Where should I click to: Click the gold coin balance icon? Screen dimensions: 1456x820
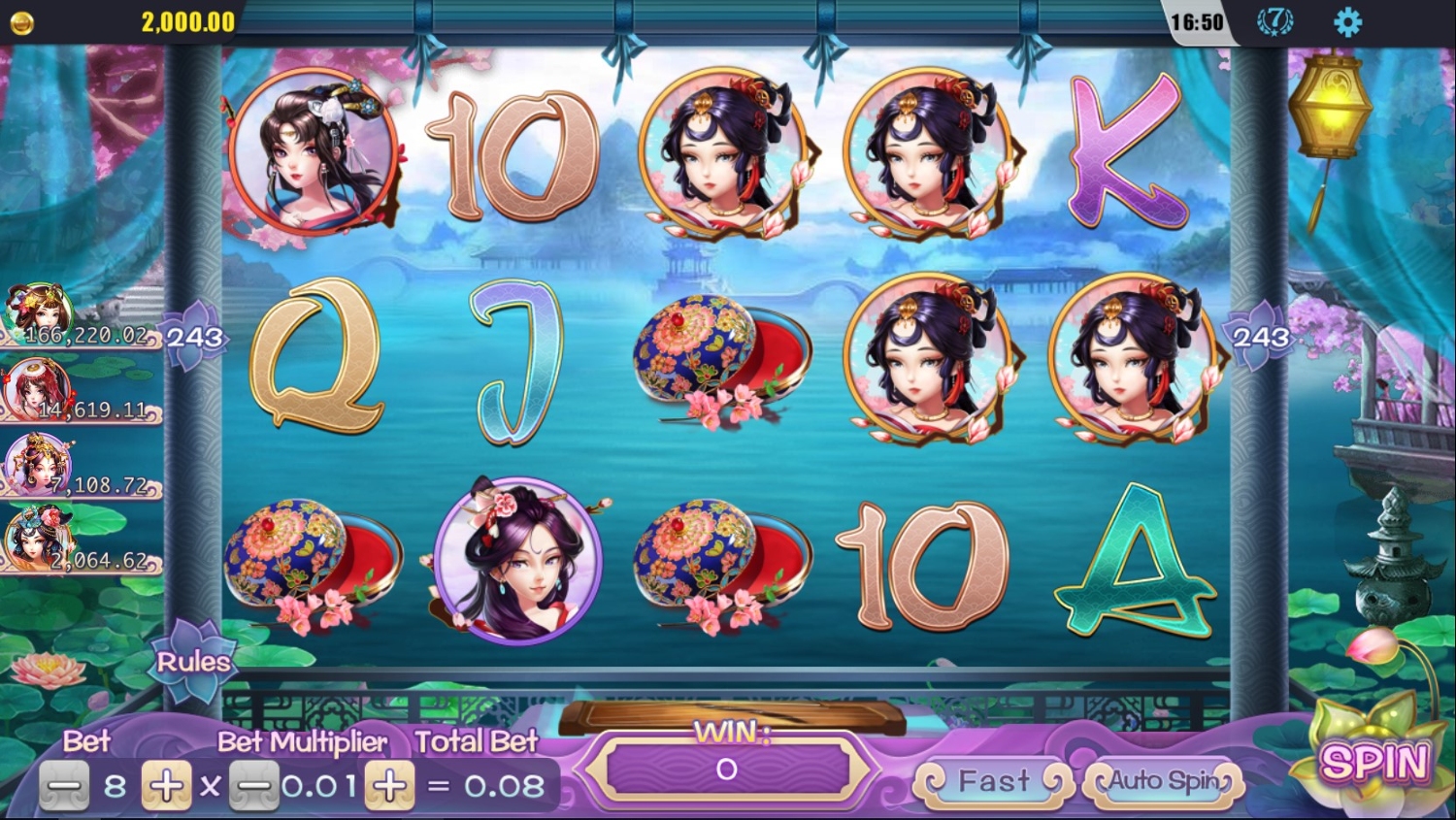click(21, 22)
